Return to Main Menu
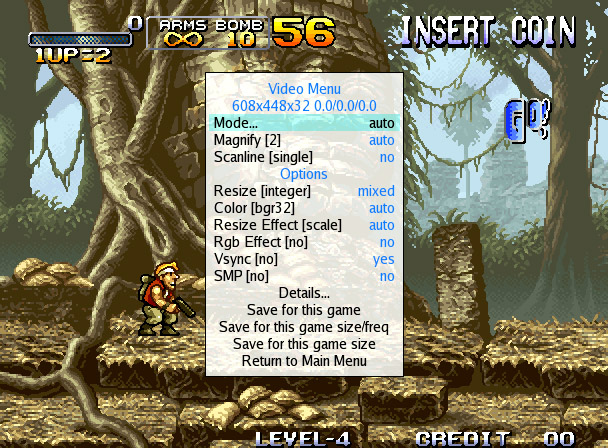This screenshot has width=608, height=448. (304, 361)
